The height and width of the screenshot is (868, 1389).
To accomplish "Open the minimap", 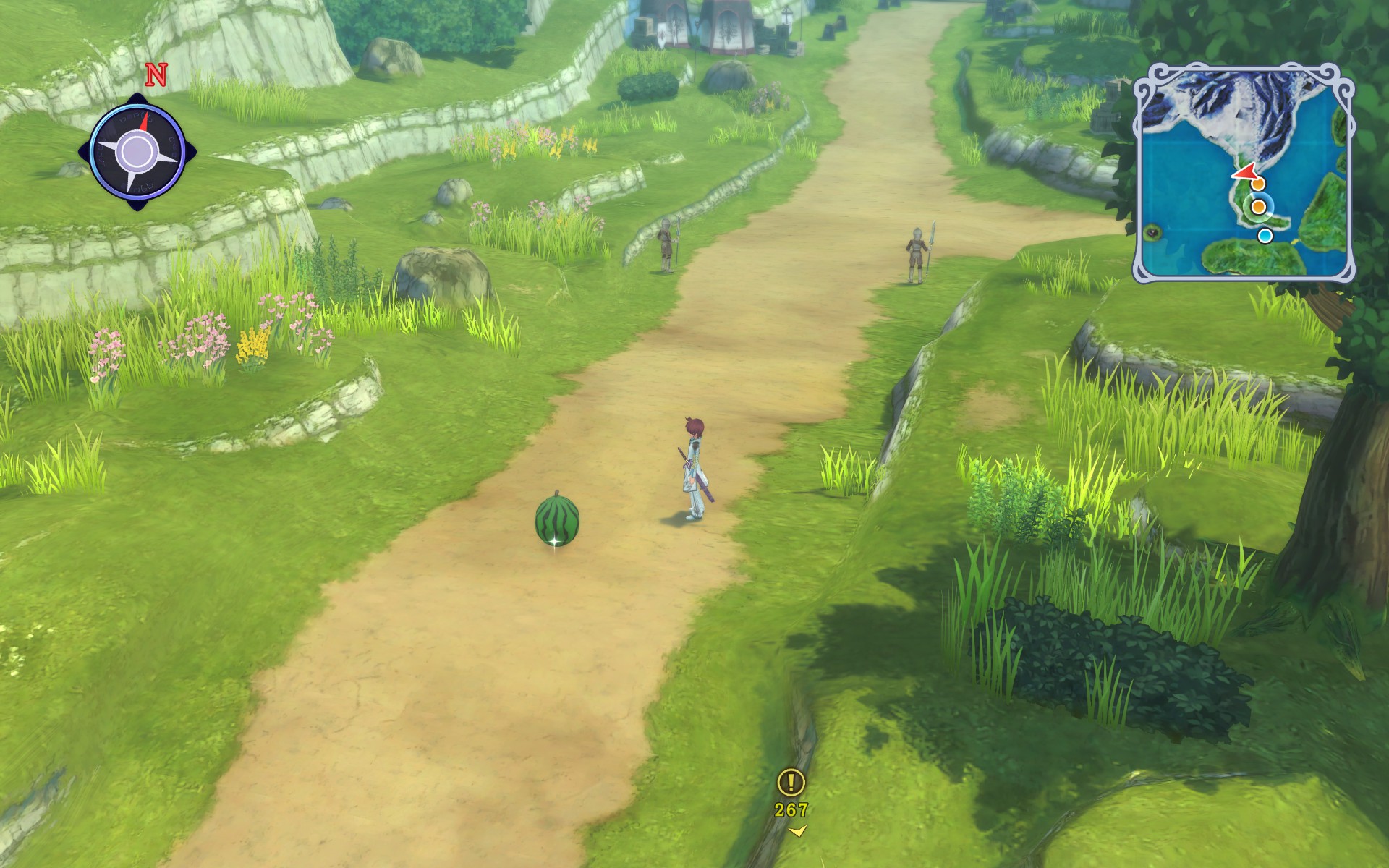I will pos(1243,172).
